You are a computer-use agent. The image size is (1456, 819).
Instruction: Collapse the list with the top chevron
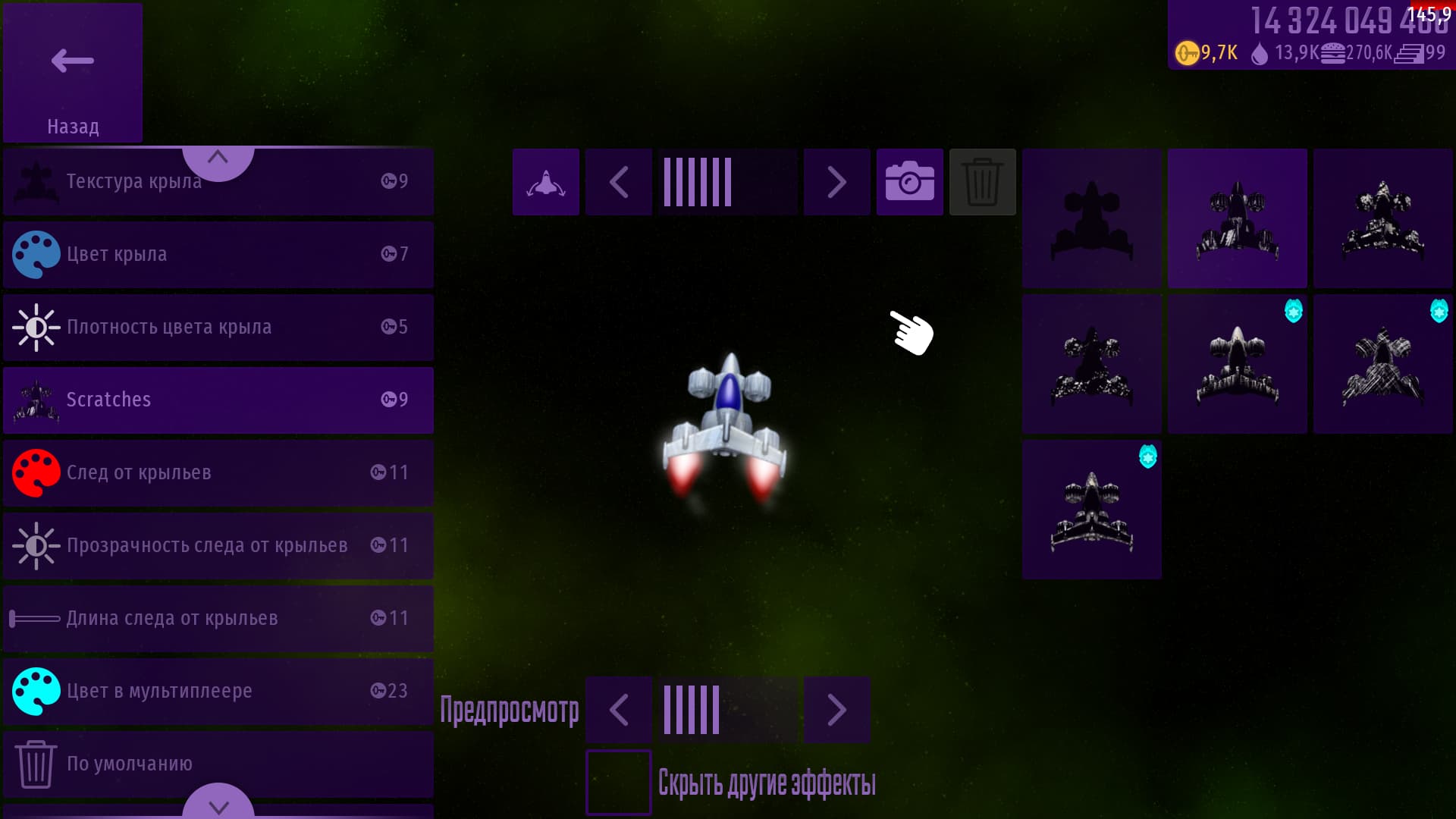pyautogui.click(x=218, y=159)
